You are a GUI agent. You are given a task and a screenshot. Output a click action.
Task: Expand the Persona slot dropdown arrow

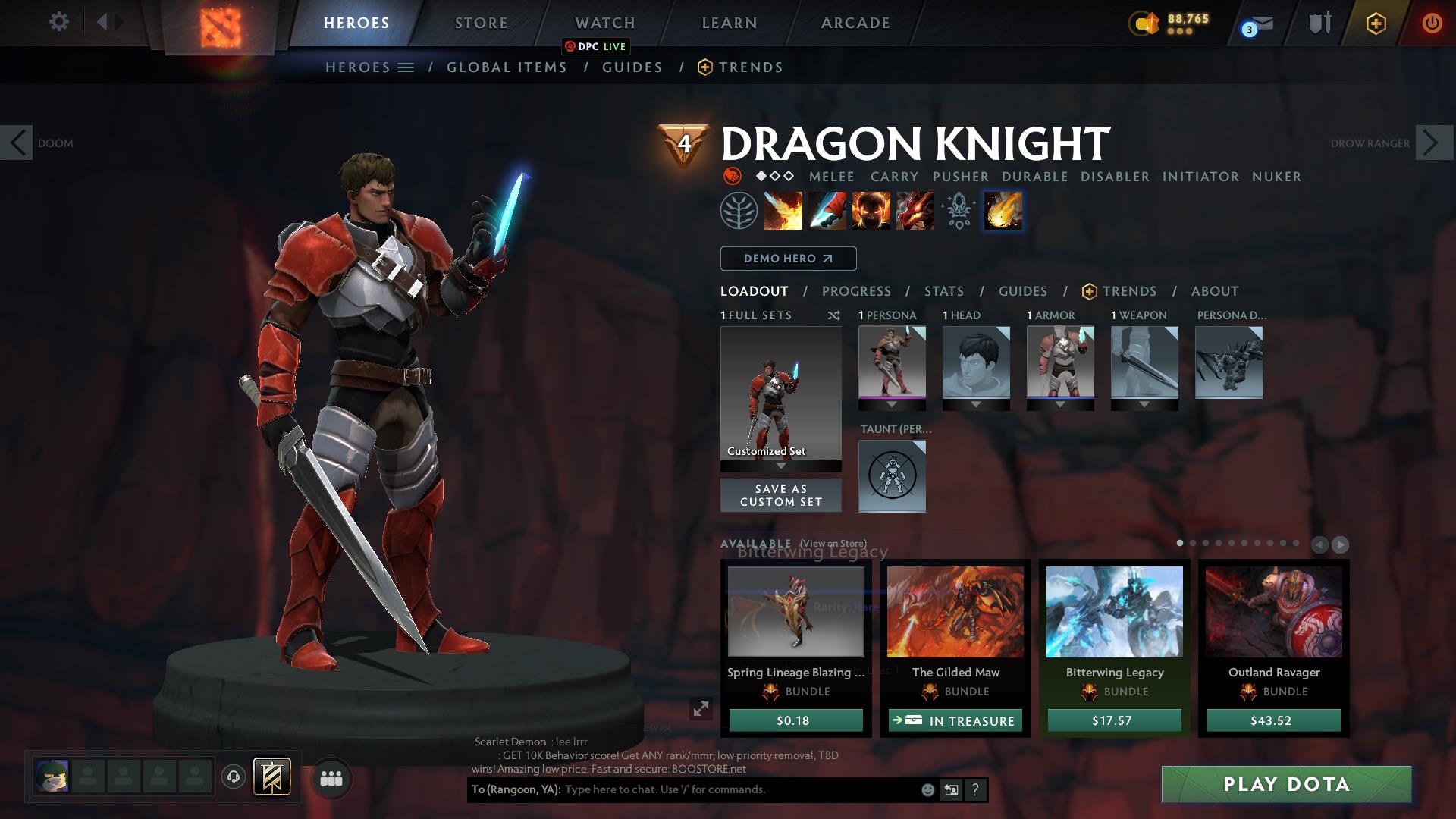[892, 404]
